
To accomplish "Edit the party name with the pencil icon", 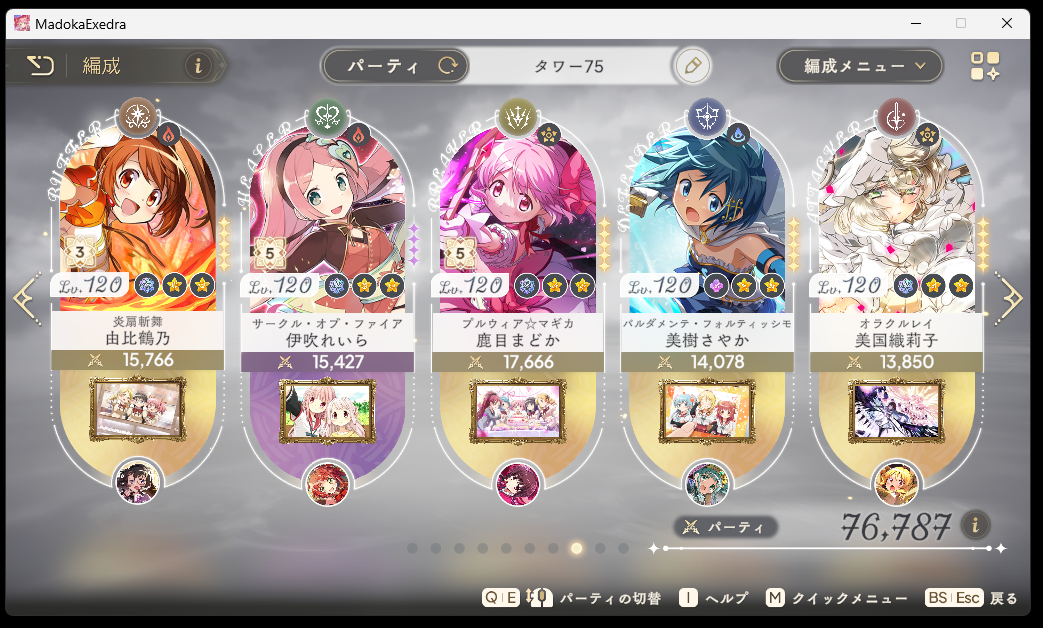I will point(691,67).
